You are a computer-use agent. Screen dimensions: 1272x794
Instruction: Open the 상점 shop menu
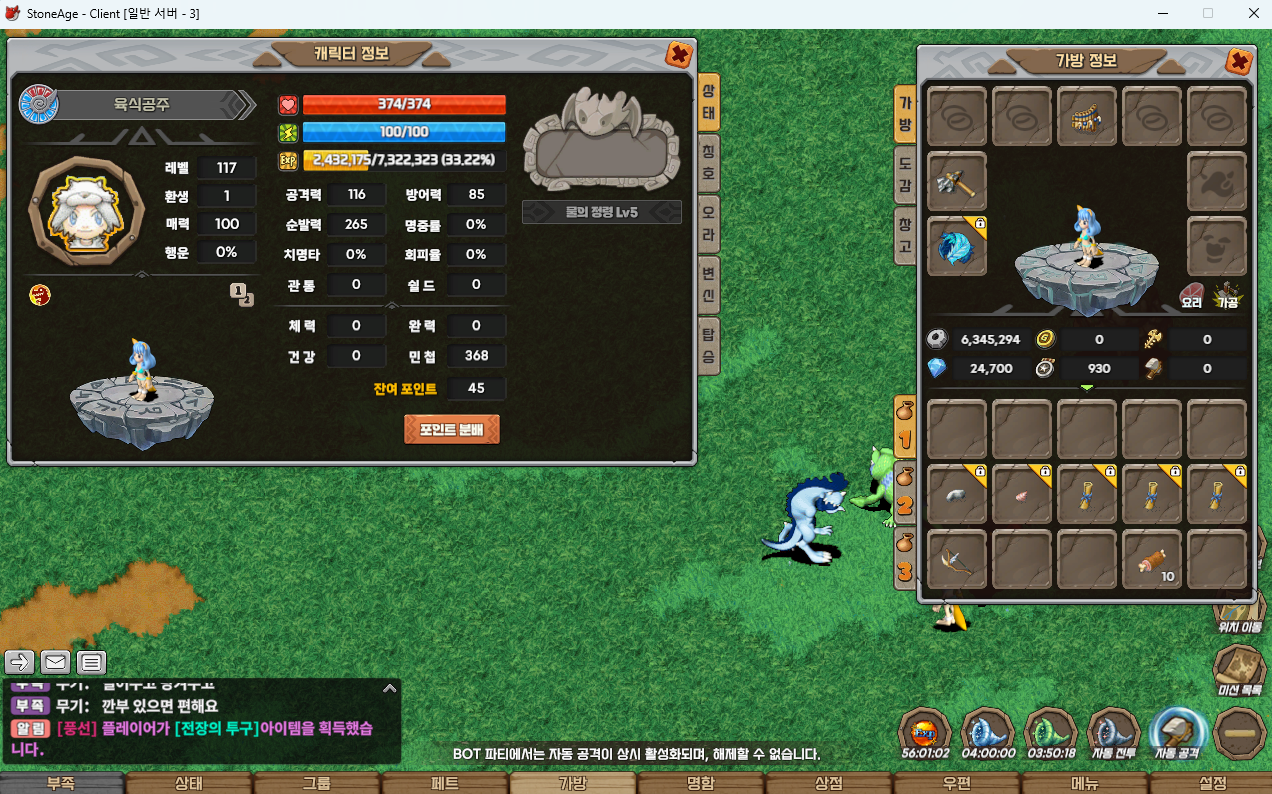(829, 784)
